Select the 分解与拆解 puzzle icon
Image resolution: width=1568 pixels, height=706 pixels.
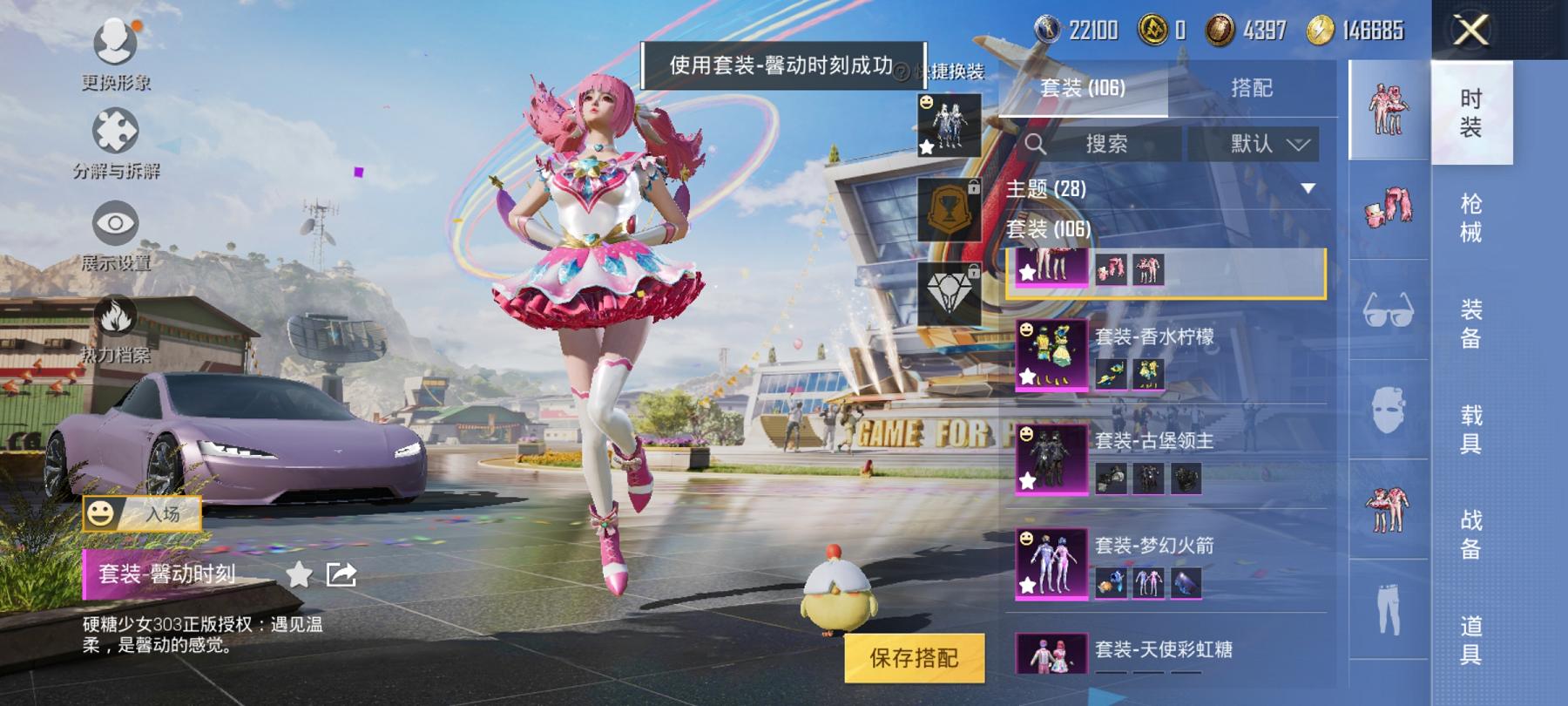coord(114,127)
